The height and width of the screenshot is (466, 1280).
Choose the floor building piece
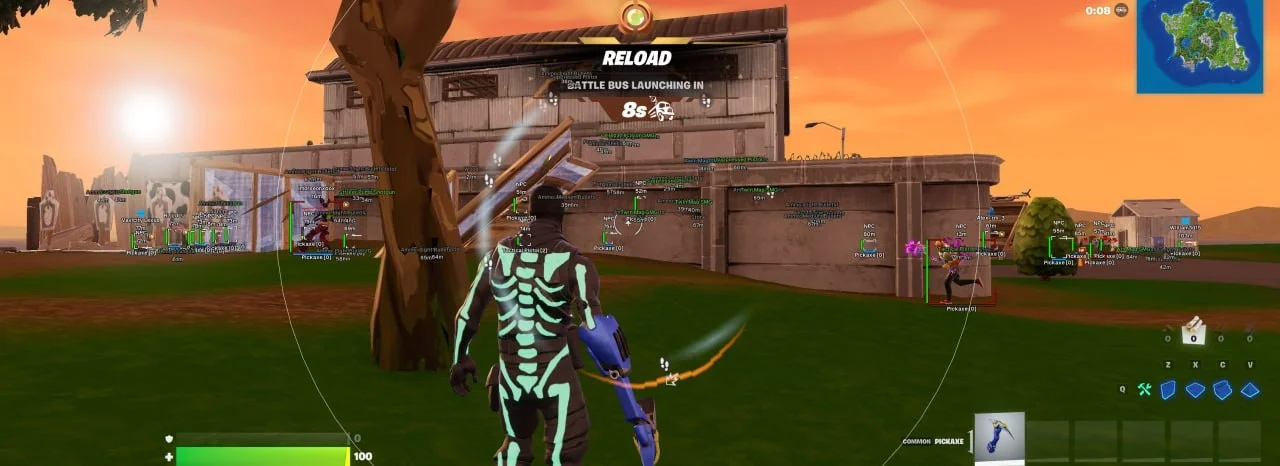point(1195,390)
